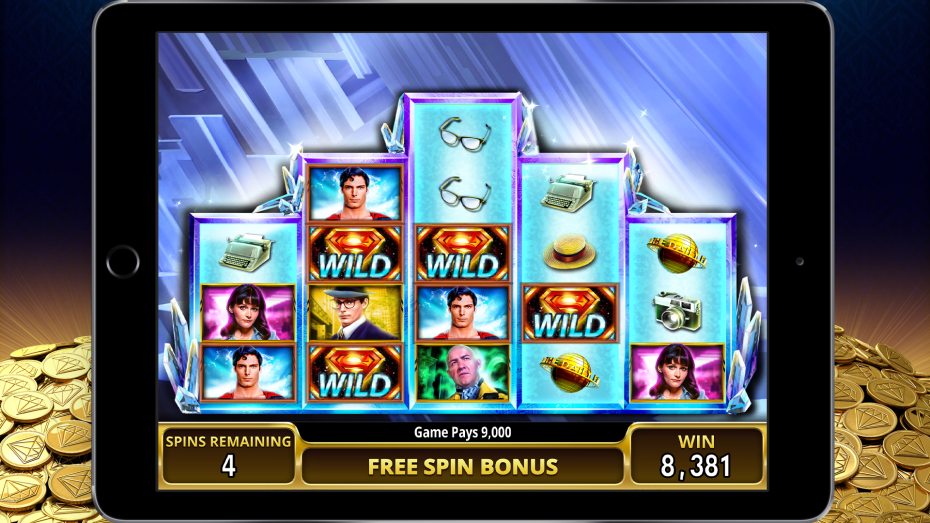Image resolution: width=930 pixels, height=523 pixels.
Task: Click the tablet's round home button
Action: pos(123,262)
